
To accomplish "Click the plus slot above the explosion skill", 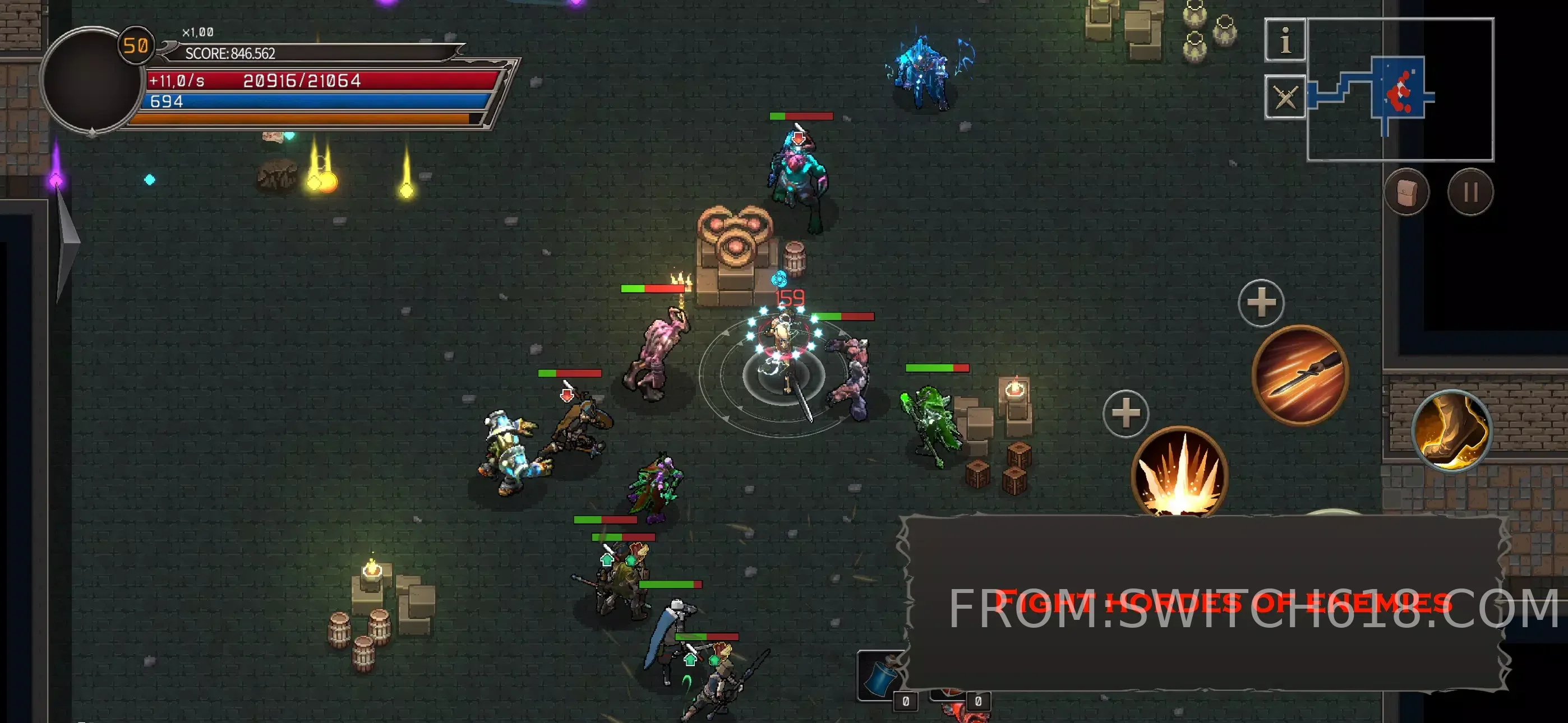I will [x=1126, y=414].
